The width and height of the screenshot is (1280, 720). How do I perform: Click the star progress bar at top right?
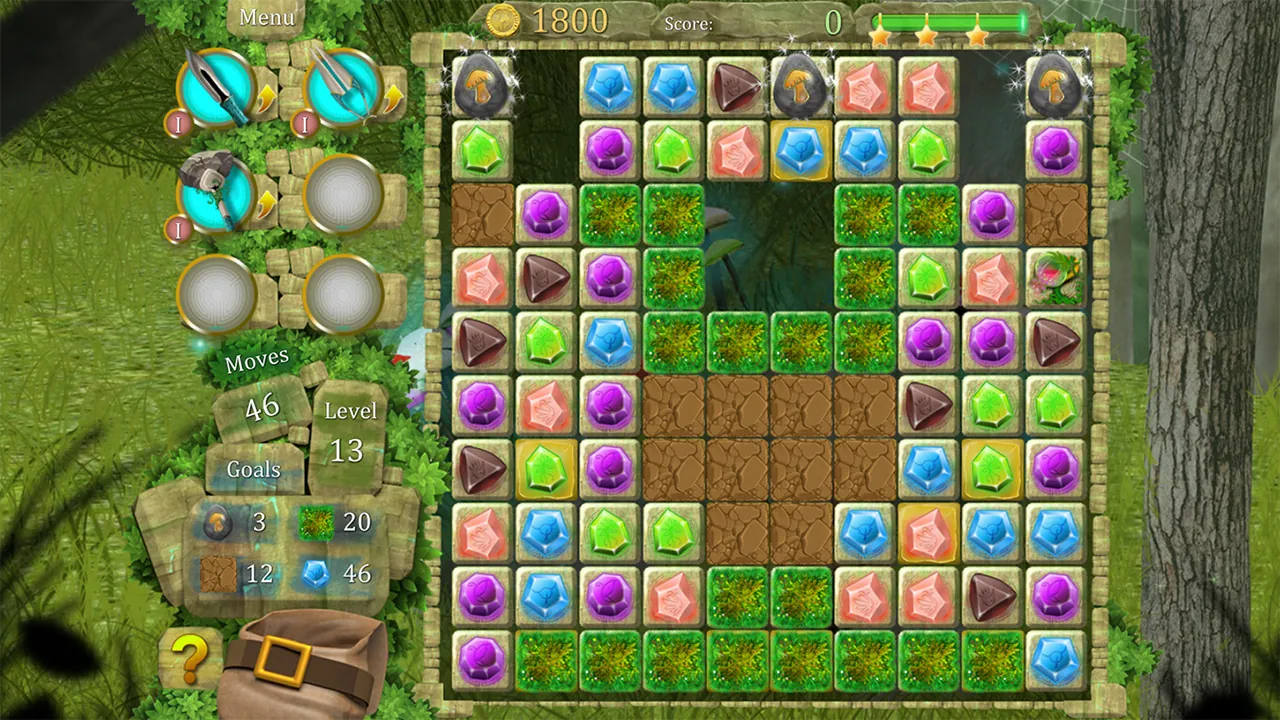click(950, 20)
